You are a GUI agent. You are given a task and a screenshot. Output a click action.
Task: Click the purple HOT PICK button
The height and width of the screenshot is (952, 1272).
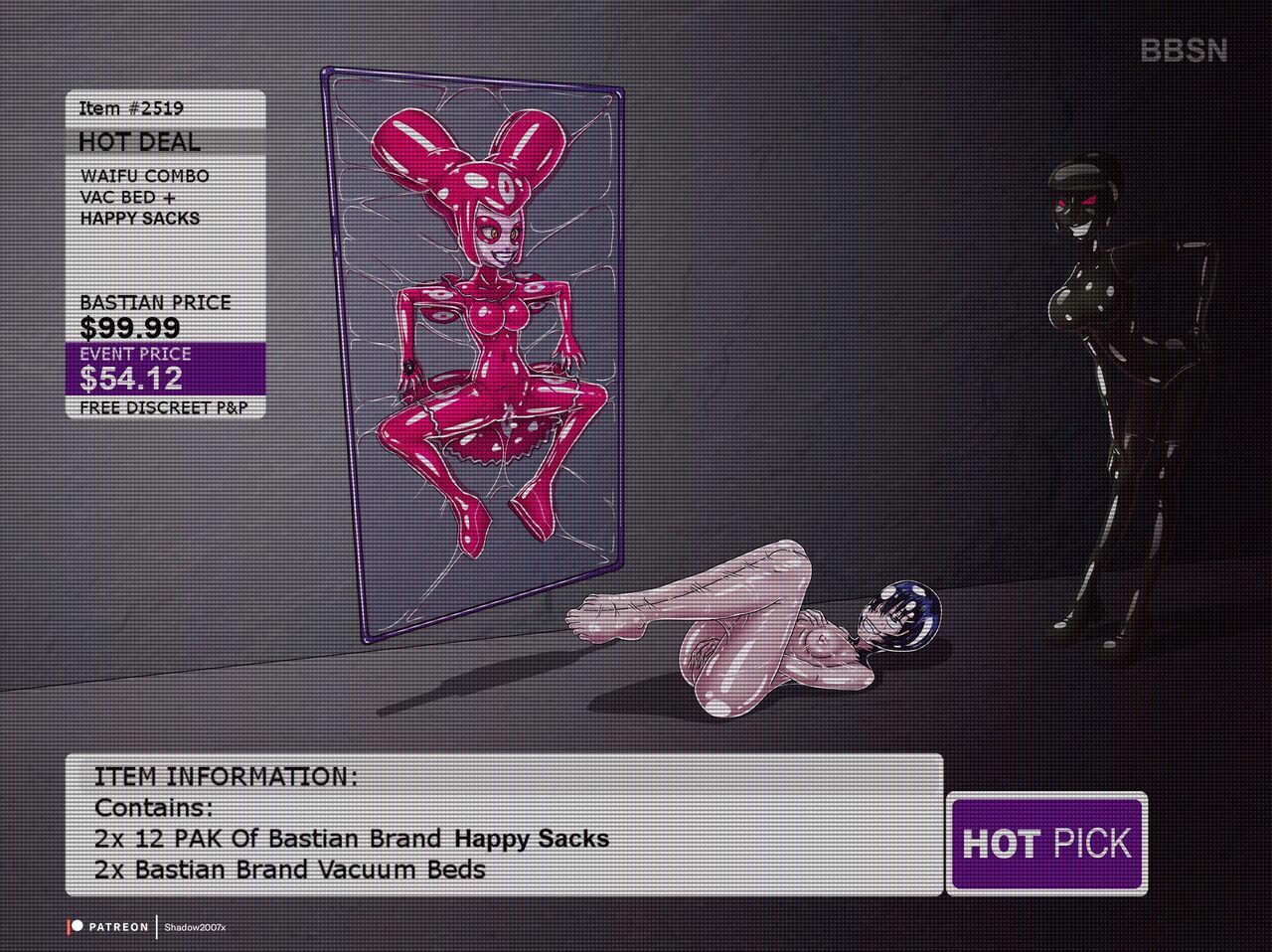1046,844
